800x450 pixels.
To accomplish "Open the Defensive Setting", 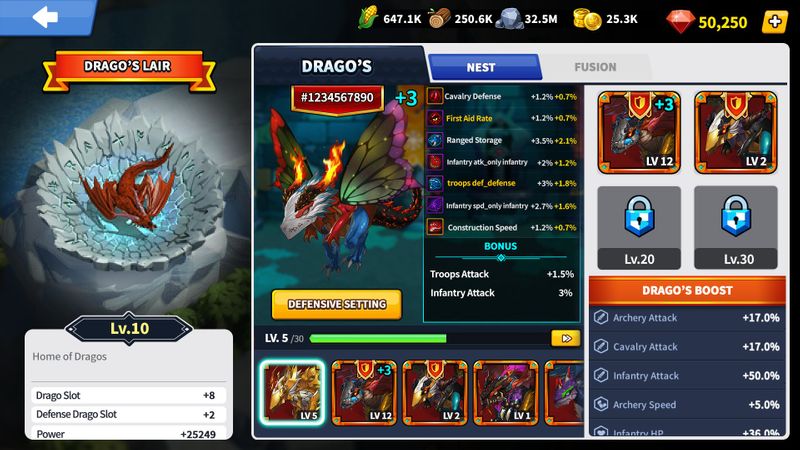I will pos(336,304).
